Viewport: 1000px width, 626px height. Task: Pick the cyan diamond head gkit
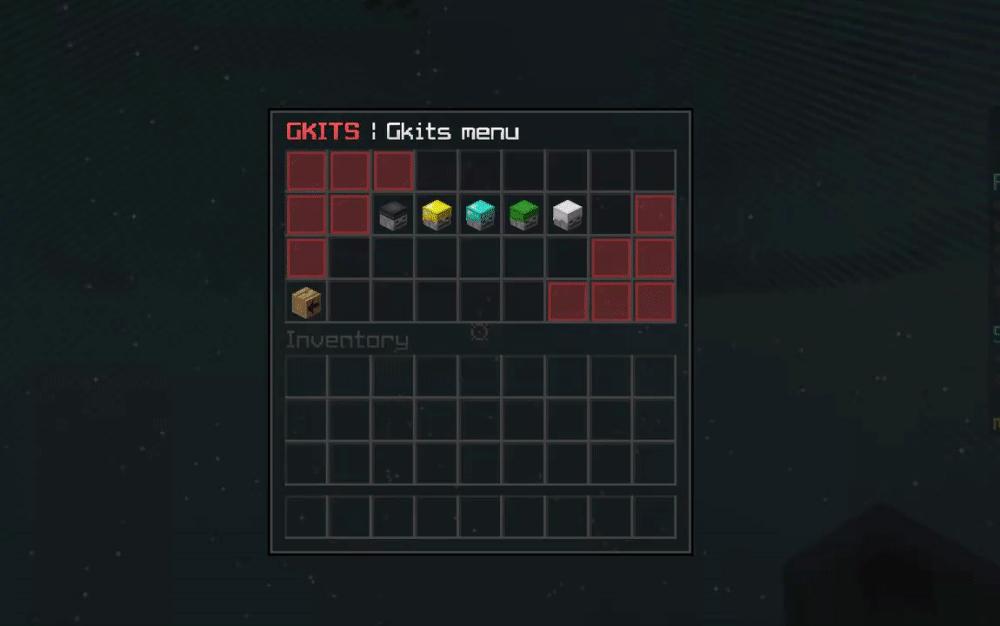coord(480,215)
